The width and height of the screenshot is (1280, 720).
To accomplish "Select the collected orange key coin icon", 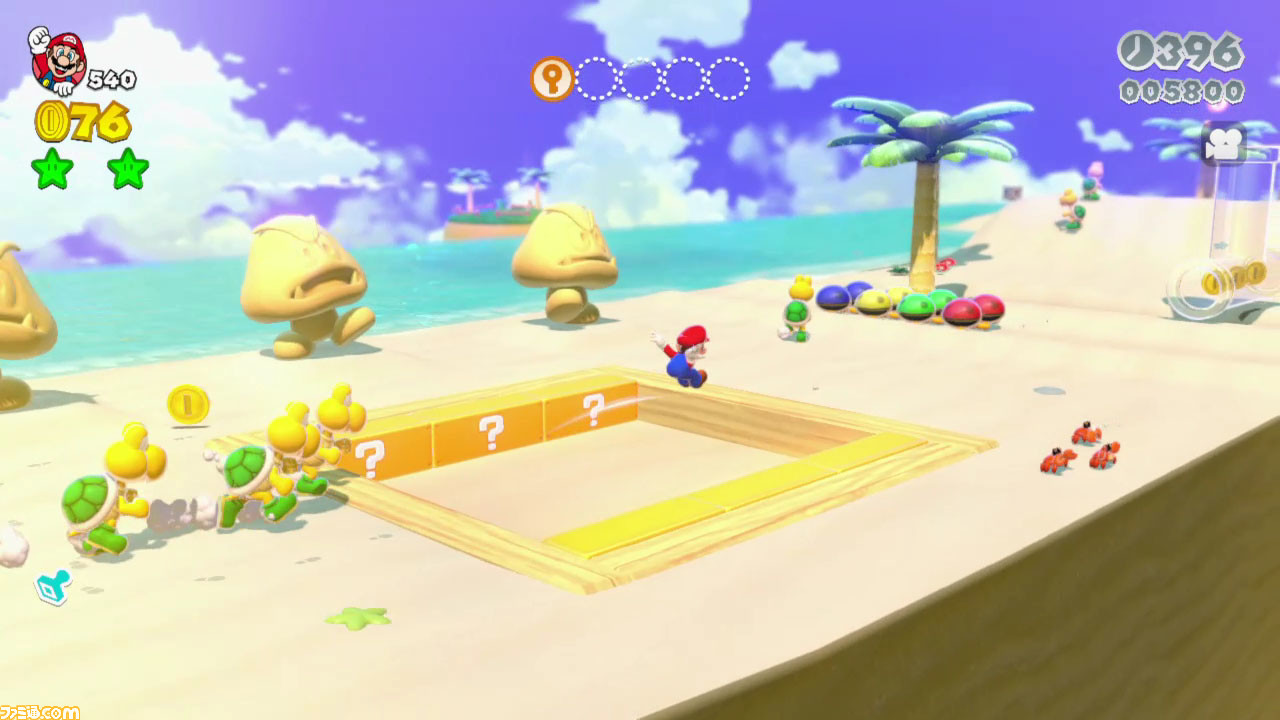I will [x=552, y=78].
